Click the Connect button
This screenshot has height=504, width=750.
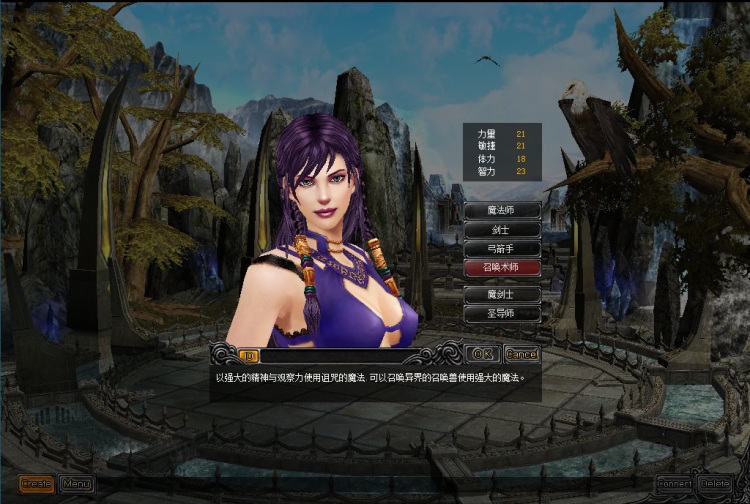pos(674,484)
